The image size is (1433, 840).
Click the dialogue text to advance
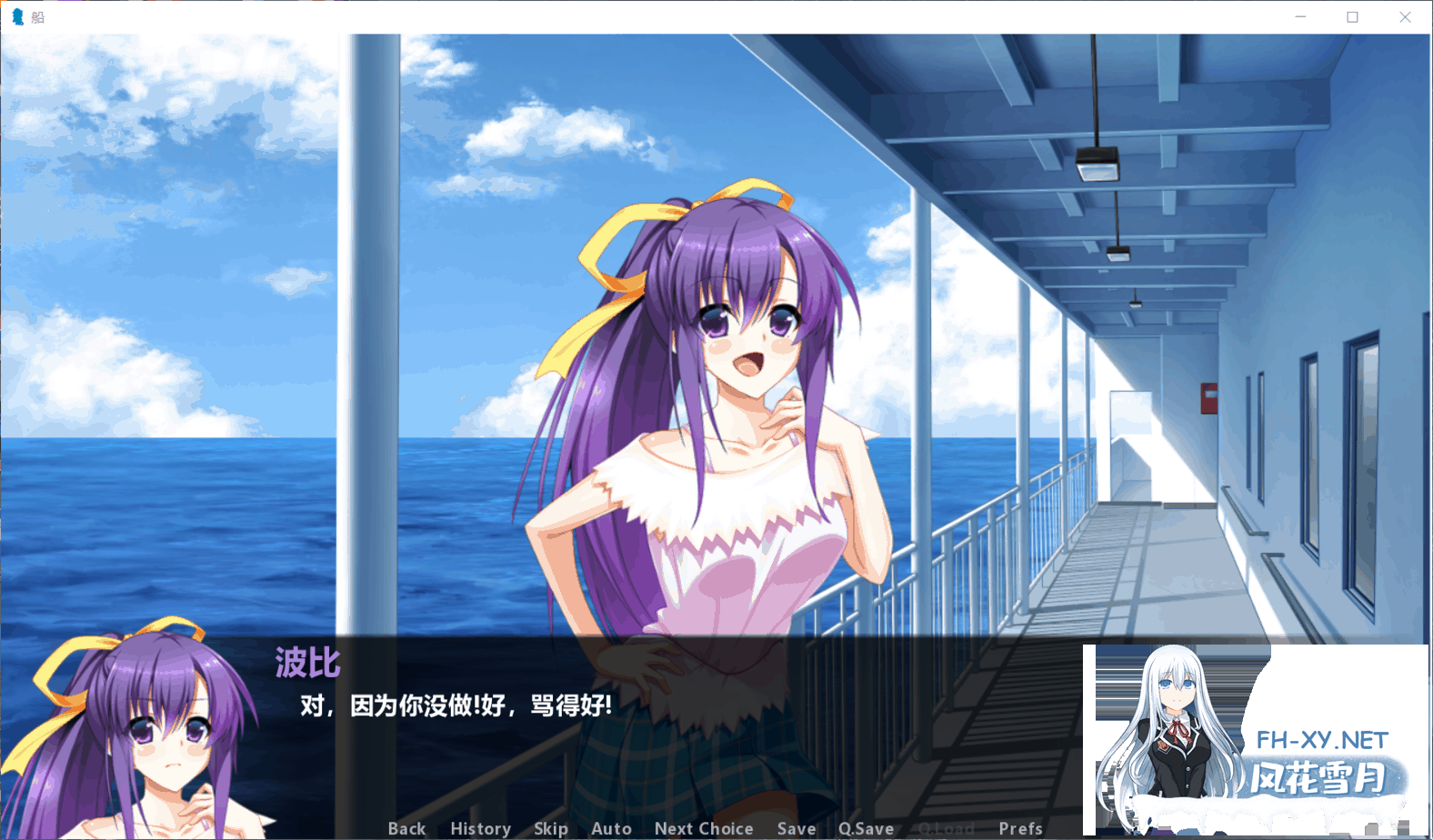(x=455, y=703)
